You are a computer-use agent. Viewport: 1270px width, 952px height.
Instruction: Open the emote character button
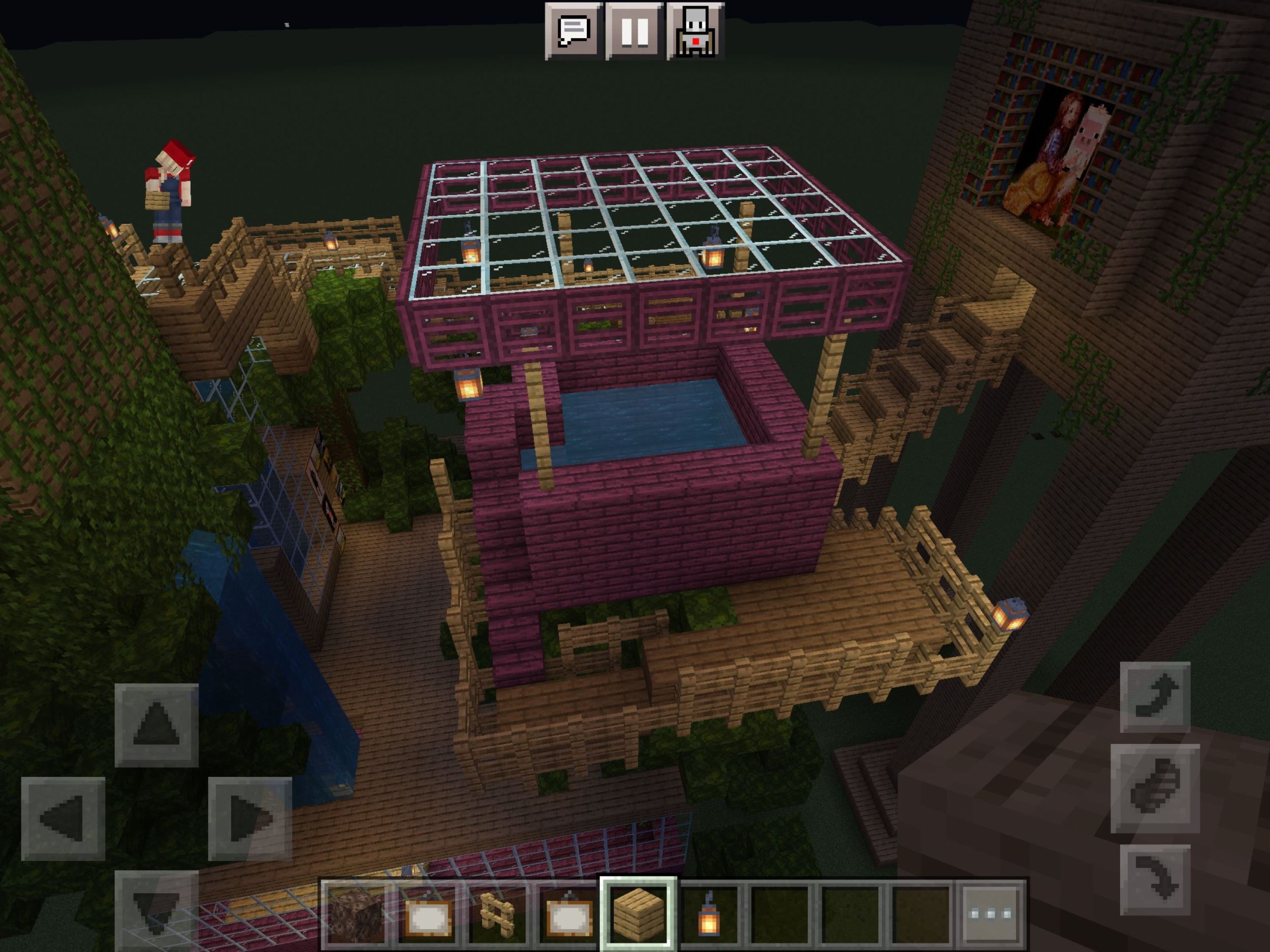click(x=695, y=31)
